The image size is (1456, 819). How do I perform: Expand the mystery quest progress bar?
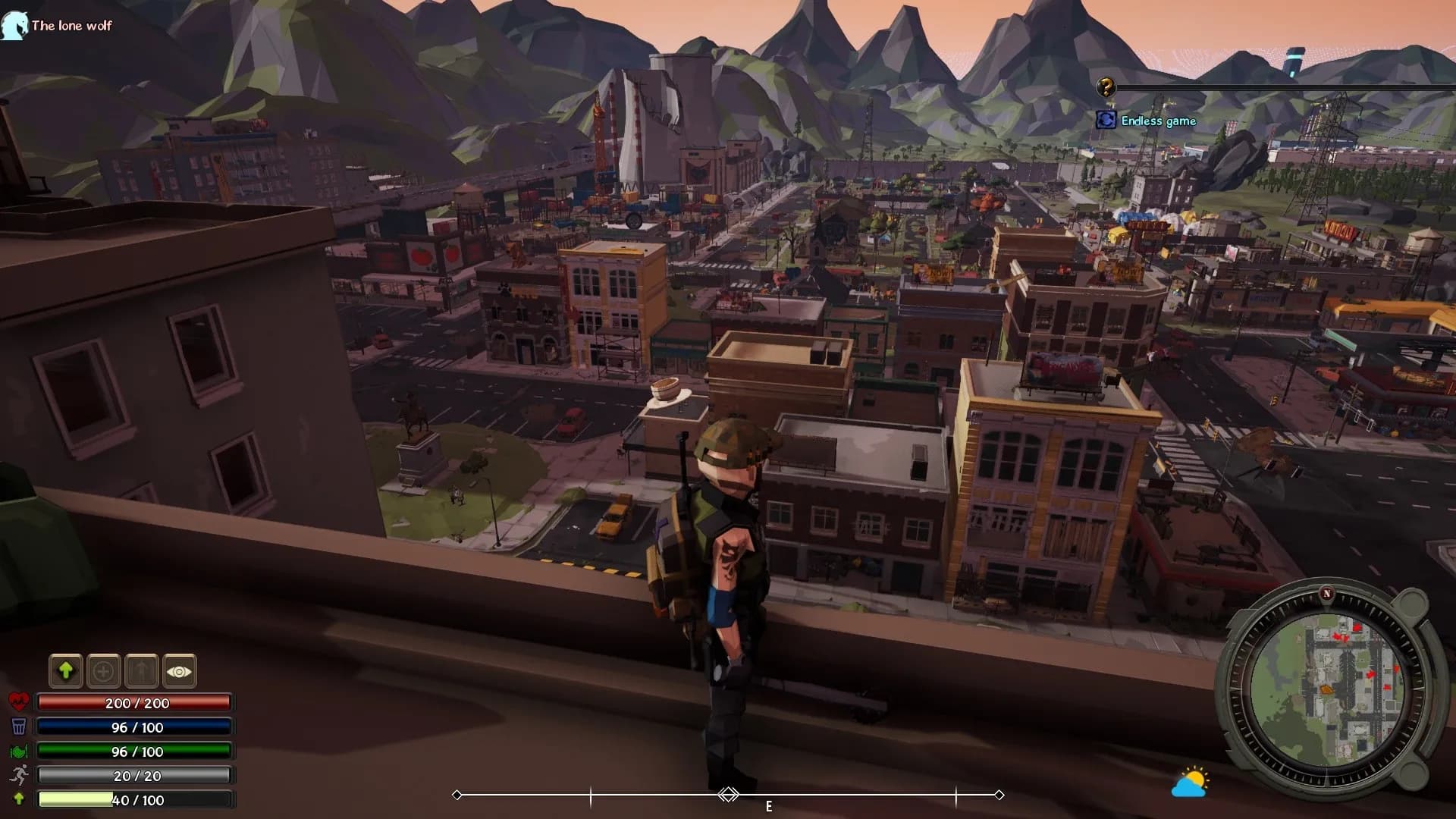pyautogui.click(x=1289, y=88)
